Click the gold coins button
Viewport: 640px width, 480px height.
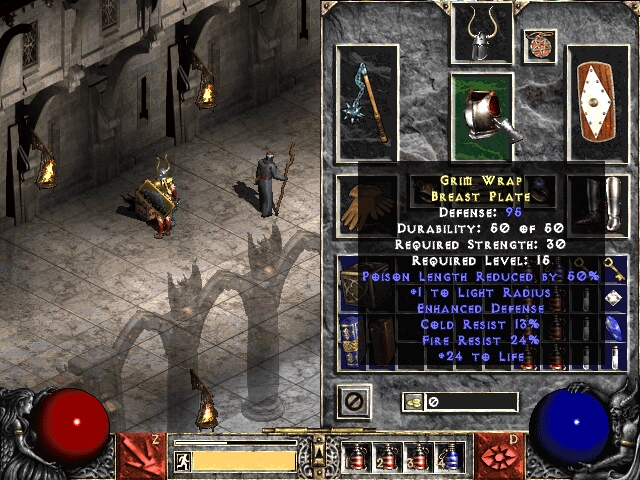pos(412,402)
